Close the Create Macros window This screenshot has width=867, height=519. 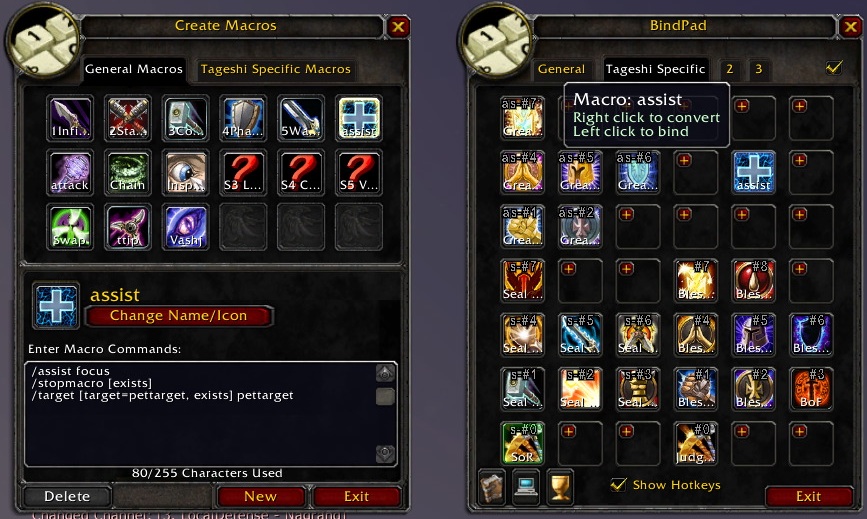399,27
